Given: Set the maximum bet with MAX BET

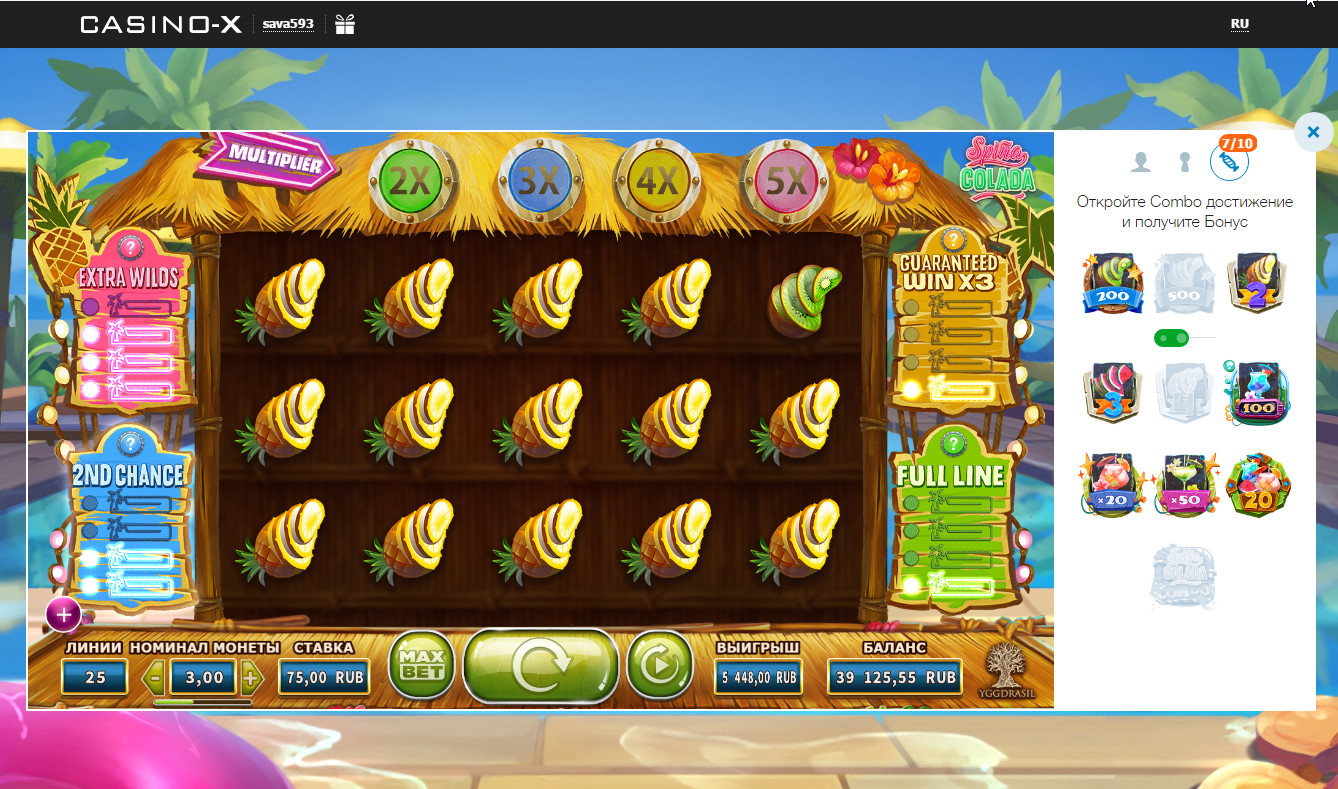Looking at the screenshot, I should 421,663.
